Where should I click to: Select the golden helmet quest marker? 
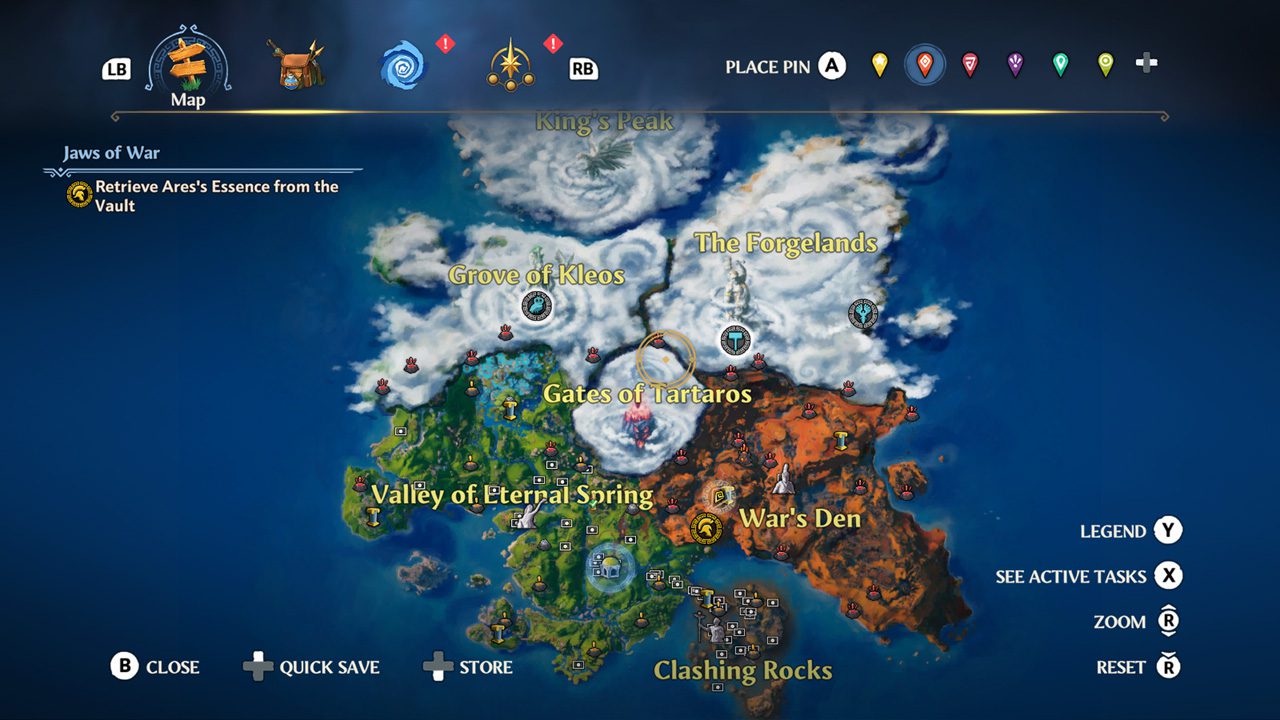pyautogui.click(x=706, y=528)
